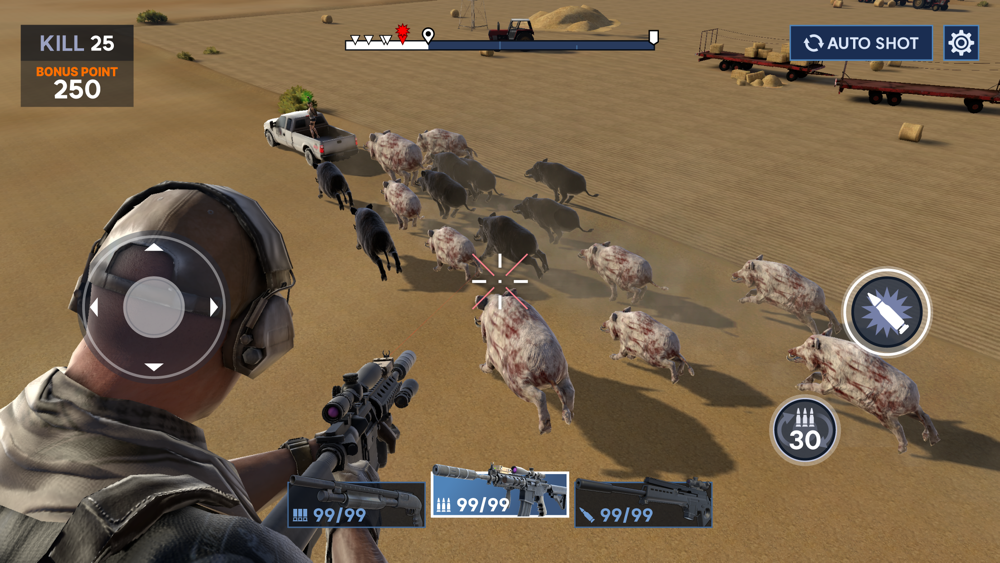Viewport: 1000px width, 563px height.
Task: Choose the black rifle weapon slot
Action: (x=643, y=503)
